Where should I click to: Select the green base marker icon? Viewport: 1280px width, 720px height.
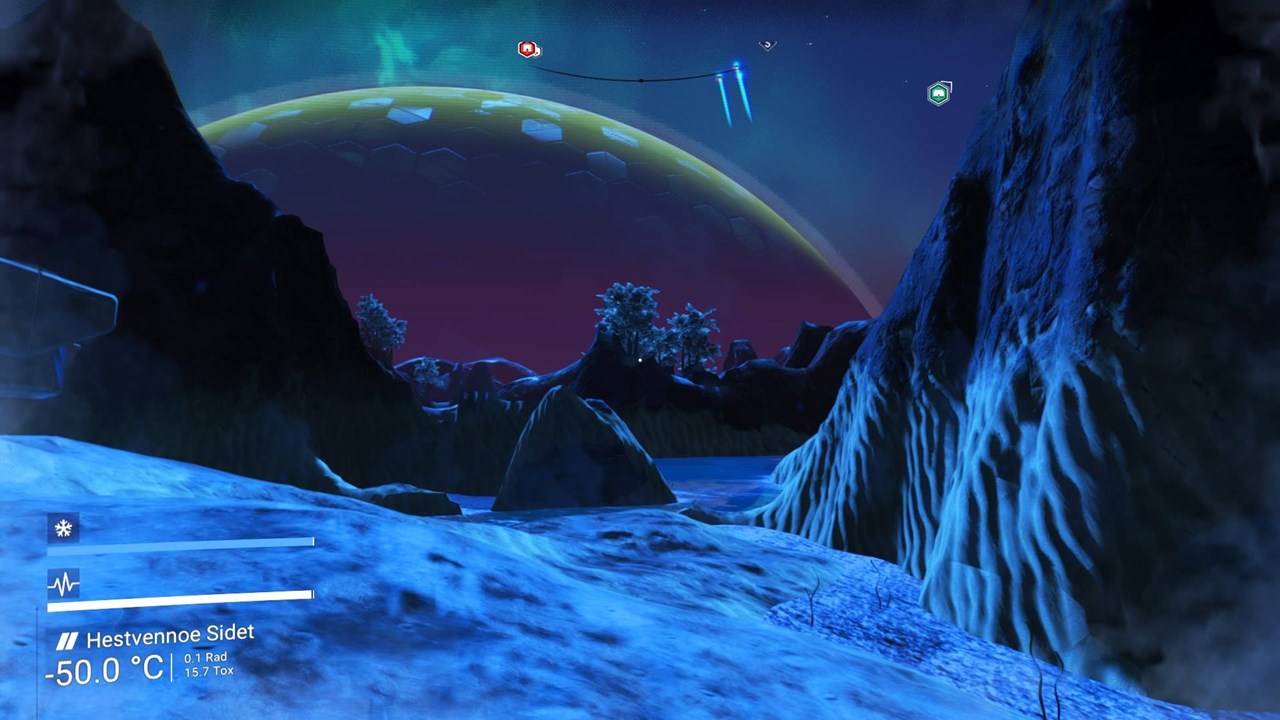click(x=938, y=94)
